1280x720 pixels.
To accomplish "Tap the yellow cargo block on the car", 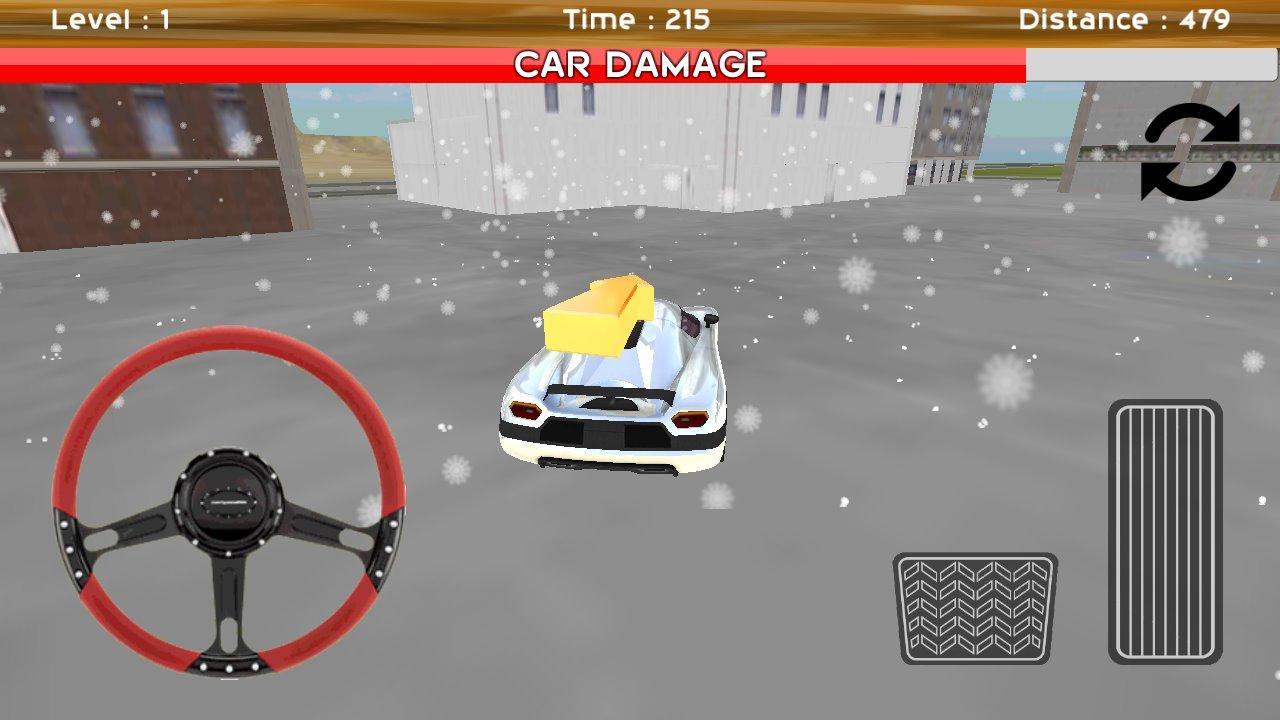I will (600, 320).
